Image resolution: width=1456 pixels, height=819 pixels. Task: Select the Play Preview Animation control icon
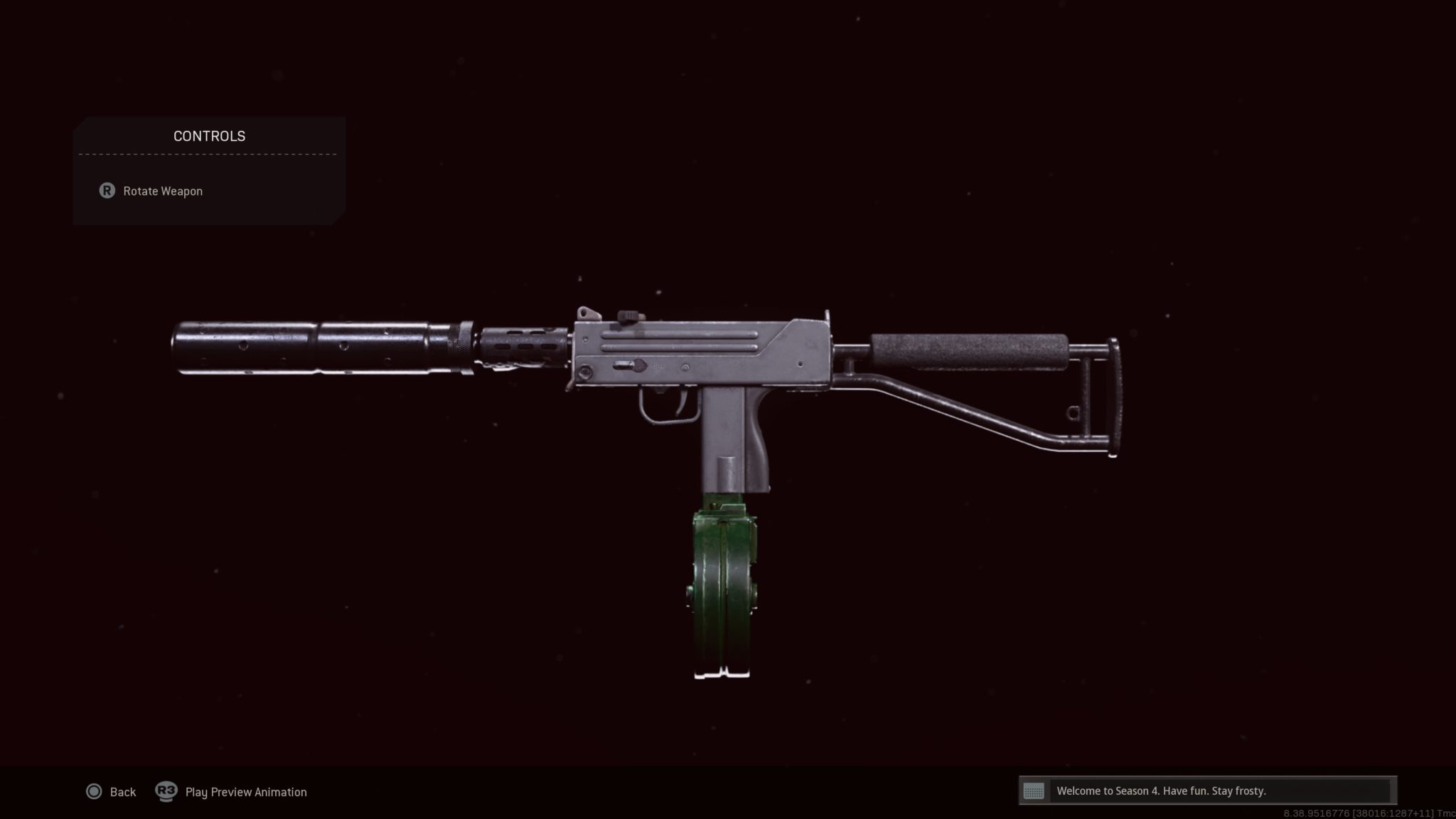pos(166,791)
